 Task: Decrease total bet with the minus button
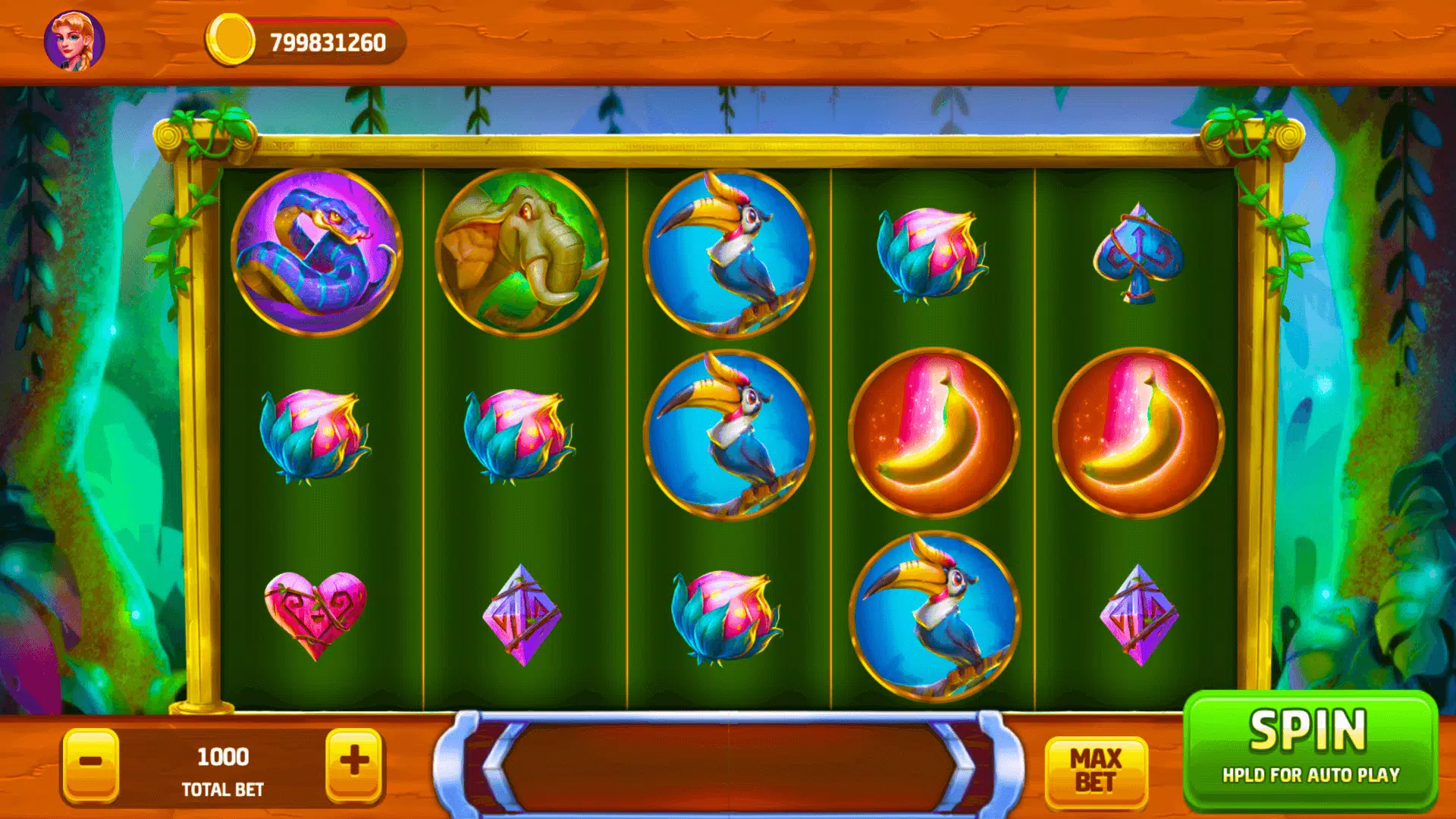coord(91,763)
